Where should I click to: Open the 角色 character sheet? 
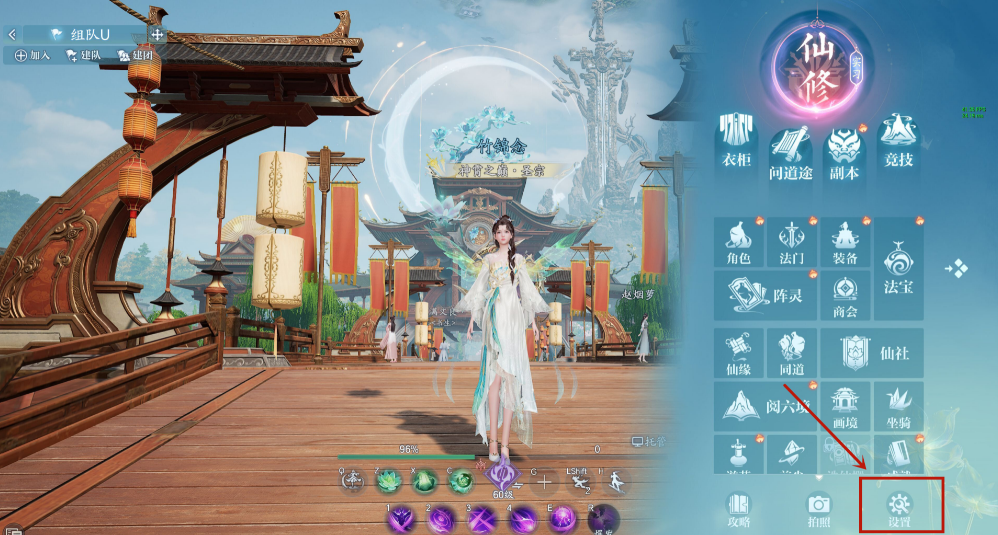(x=738, y=244)
